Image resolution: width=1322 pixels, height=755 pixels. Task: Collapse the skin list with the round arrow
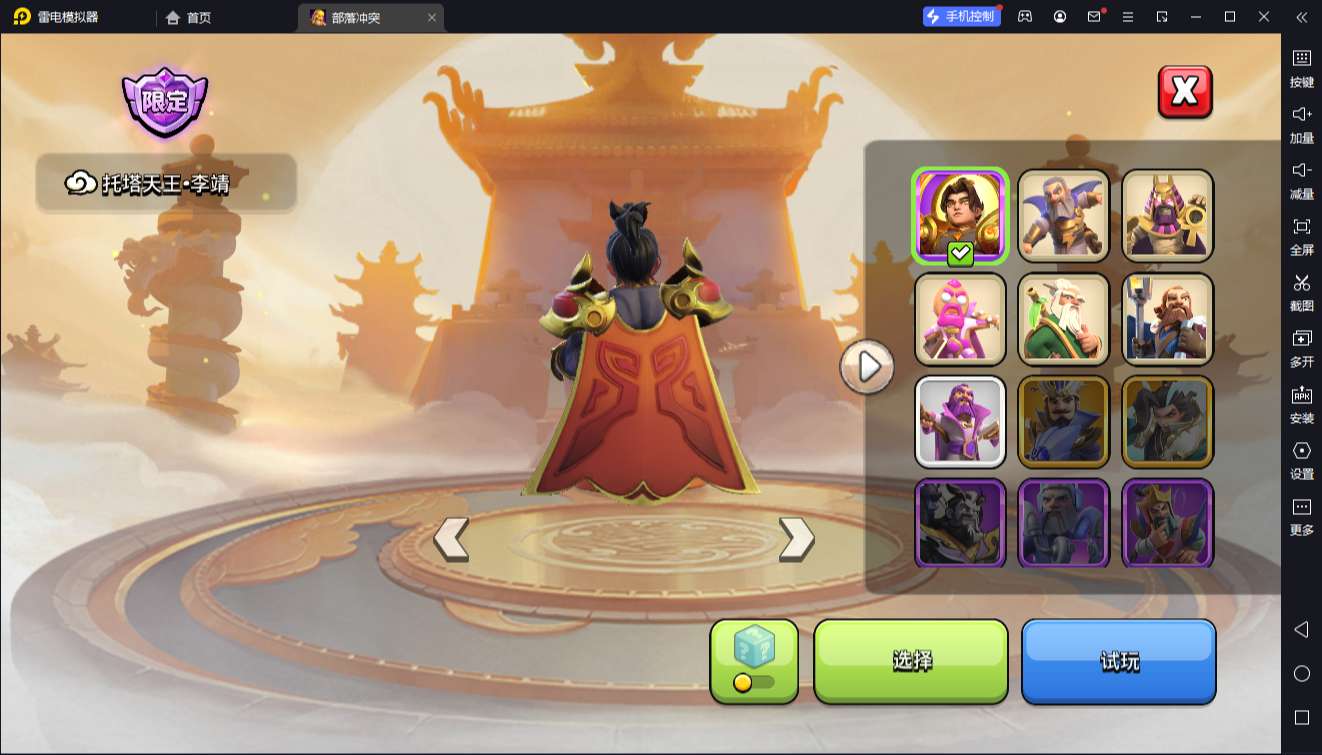(x=867, y=367)
